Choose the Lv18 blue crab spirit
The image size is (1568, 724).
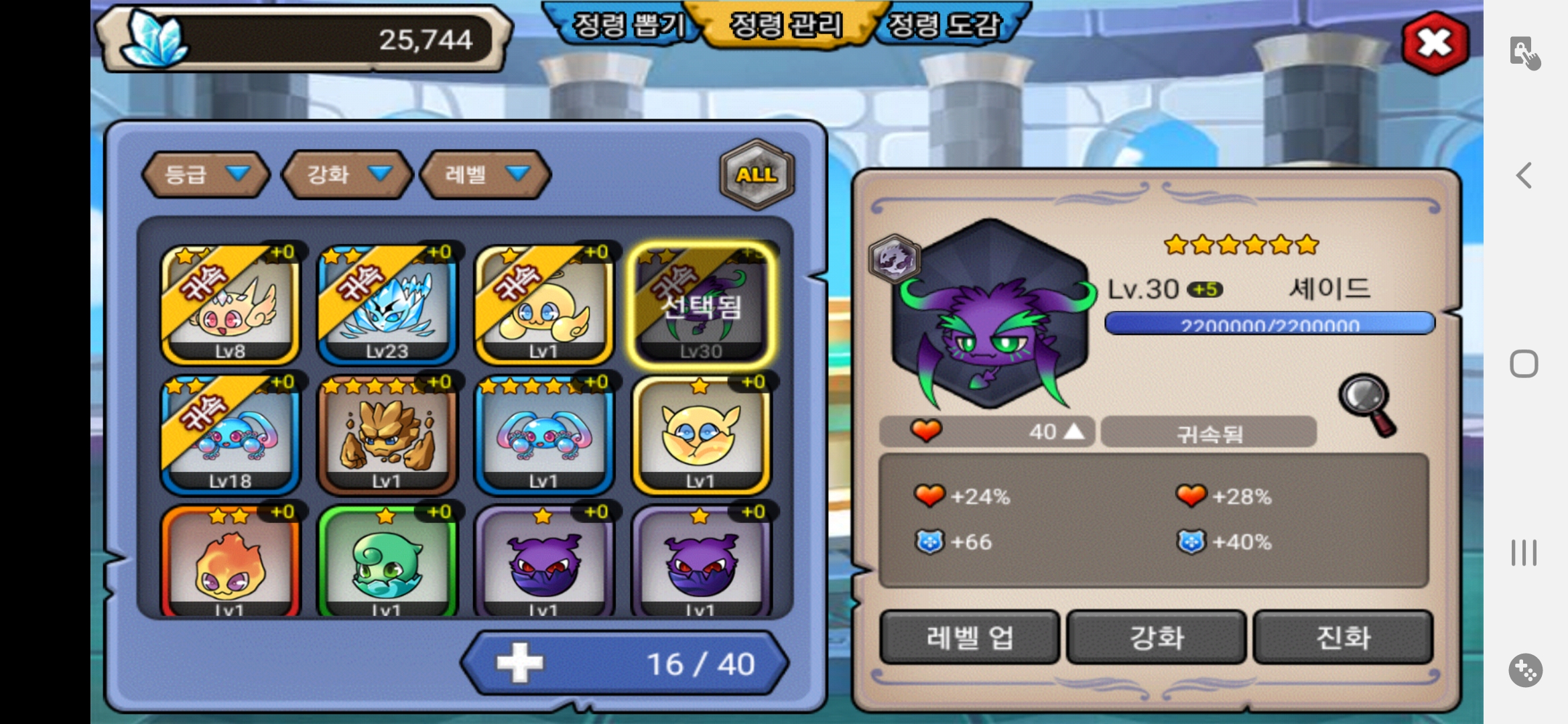coord(230,434)
